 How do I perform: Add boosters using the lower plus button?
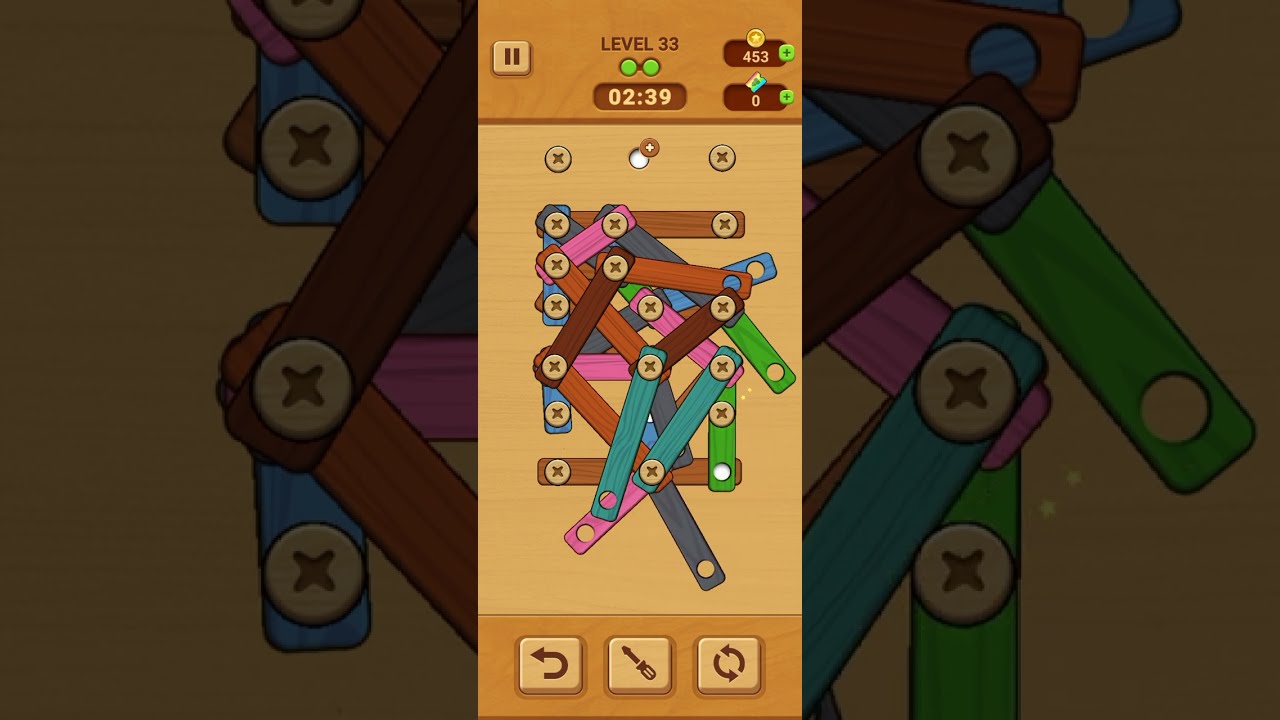(787, 96)
